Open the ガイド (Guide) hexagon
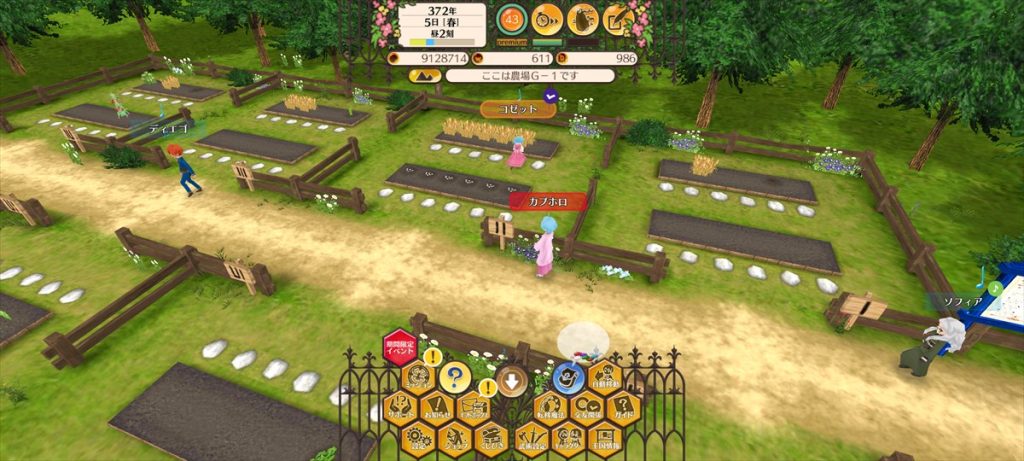 tap(623, 408)
